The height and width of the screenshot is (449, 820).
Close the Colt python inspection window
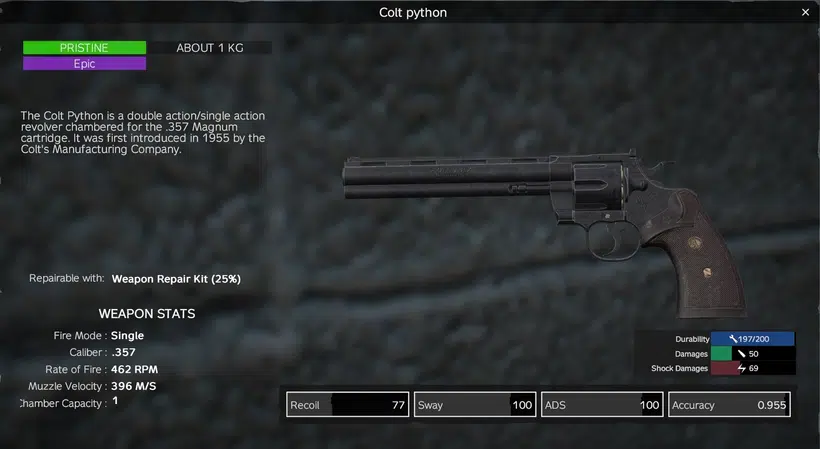click(805, 12)
